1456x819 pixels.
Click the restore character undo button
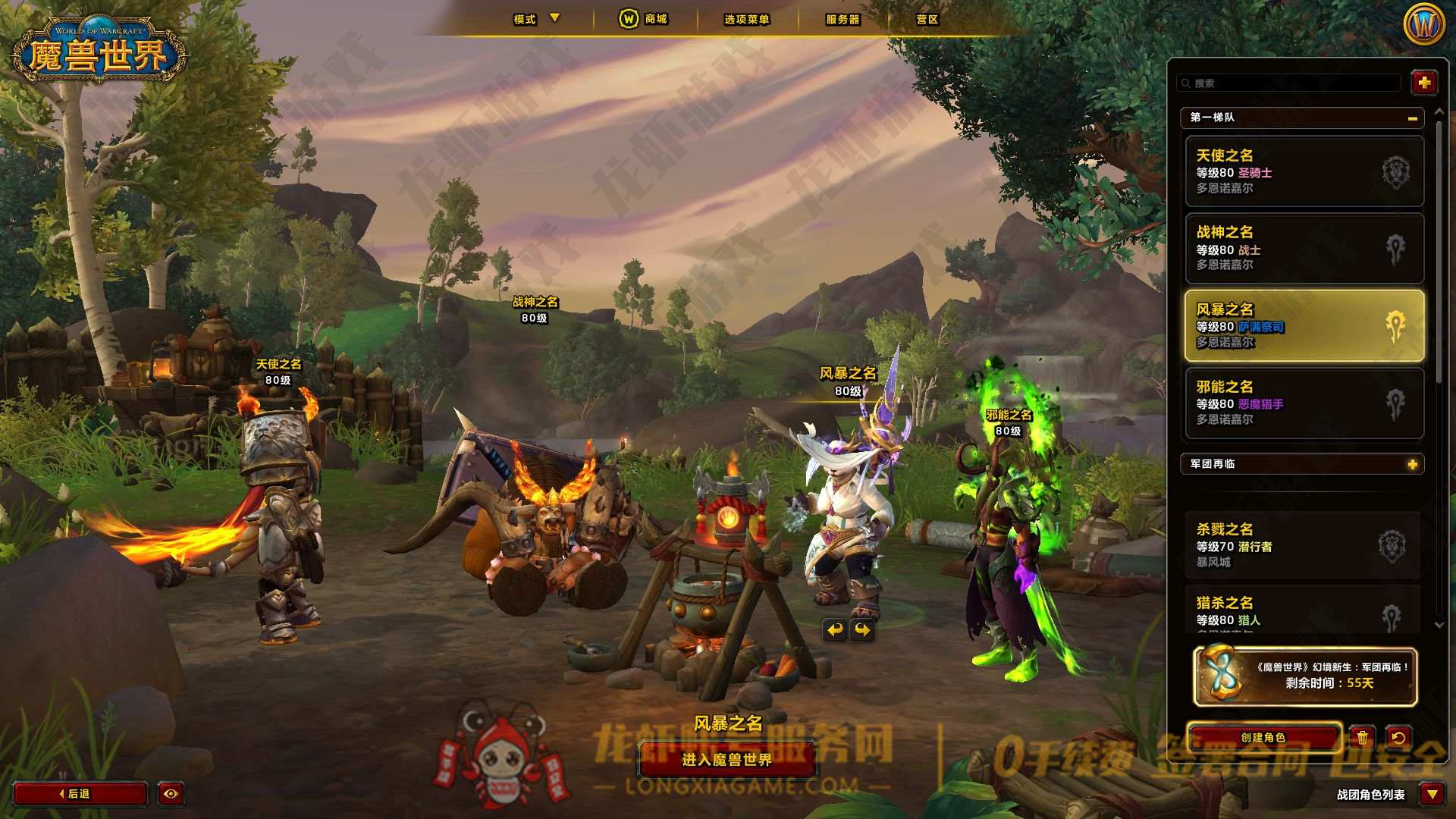click(x=1398, y=737)
